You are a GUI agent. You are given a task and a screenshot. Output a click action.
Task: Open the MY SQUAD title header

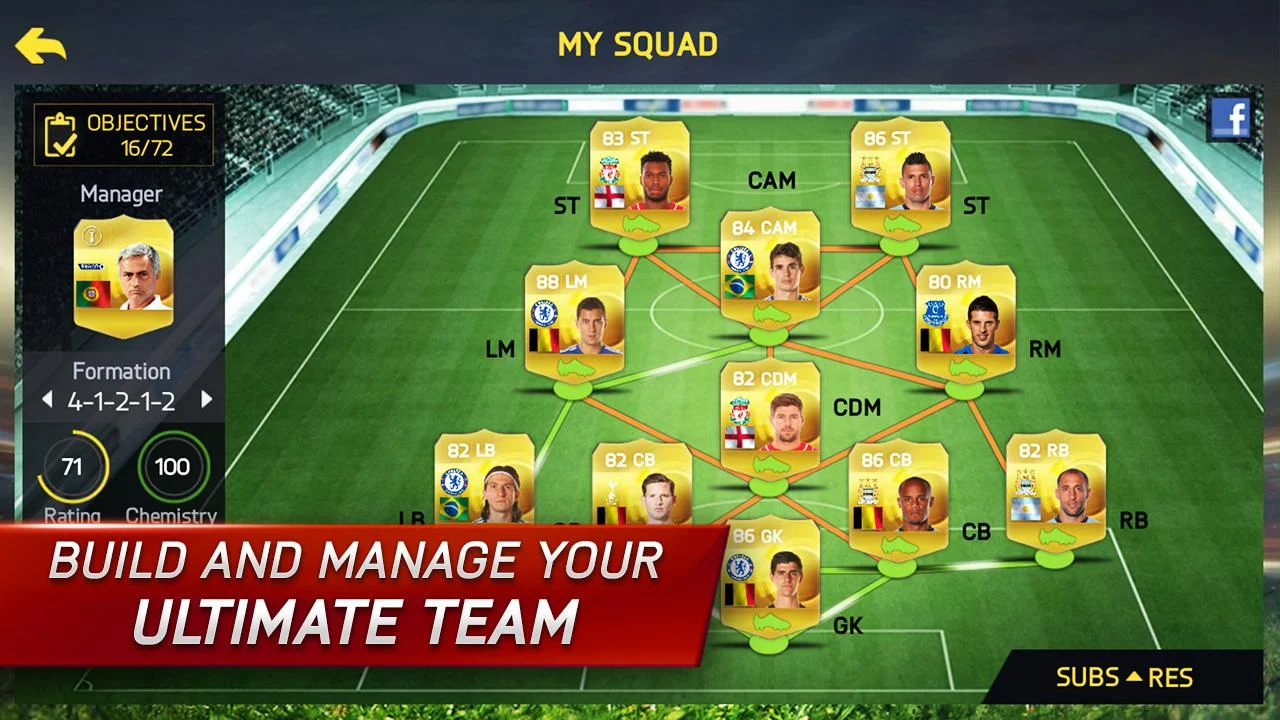pyautogui.click(x=640, y=44)
